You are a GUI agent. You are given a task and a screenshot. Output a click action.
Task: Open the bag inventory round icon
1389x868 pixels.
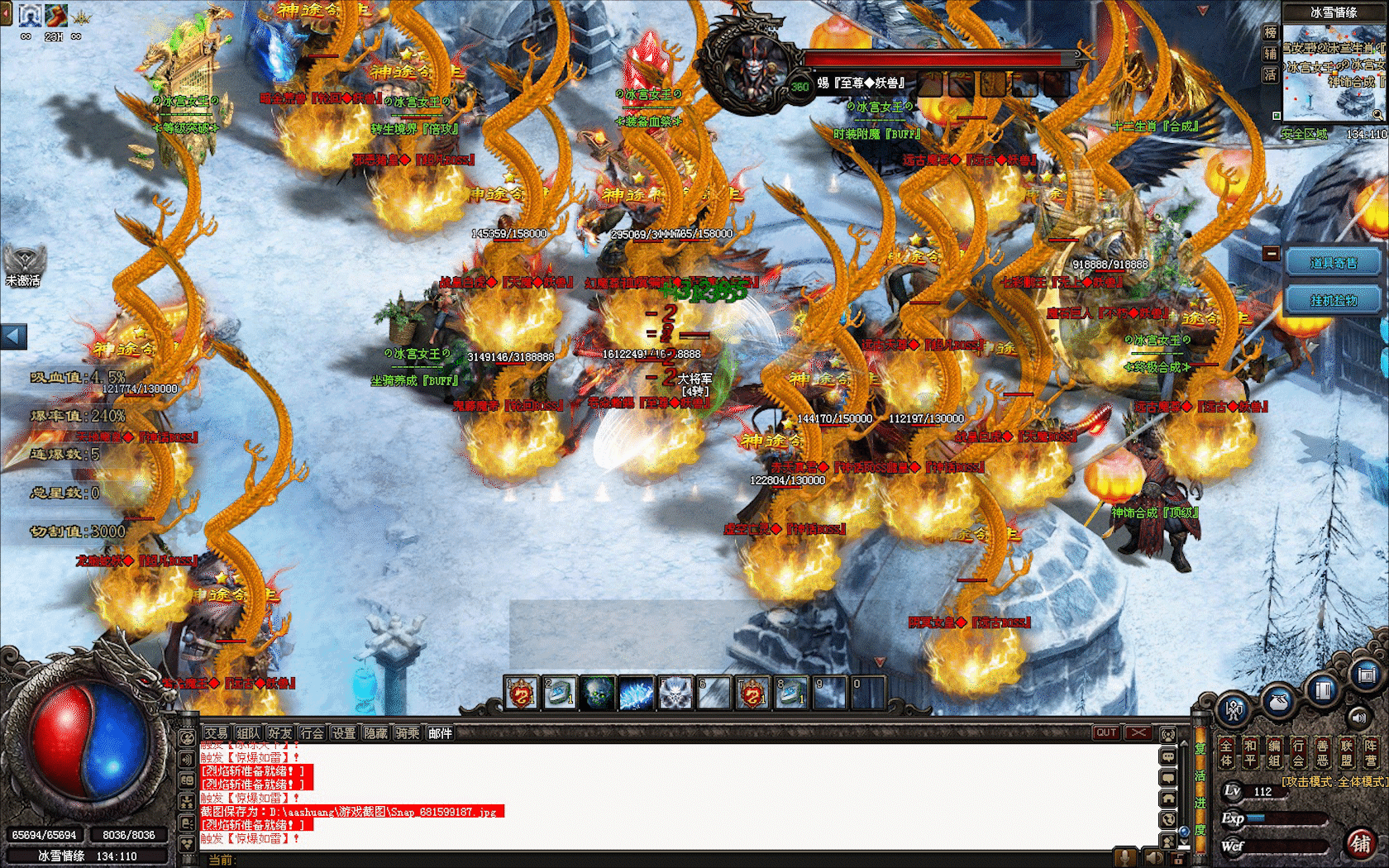(x=1278, y=701)
